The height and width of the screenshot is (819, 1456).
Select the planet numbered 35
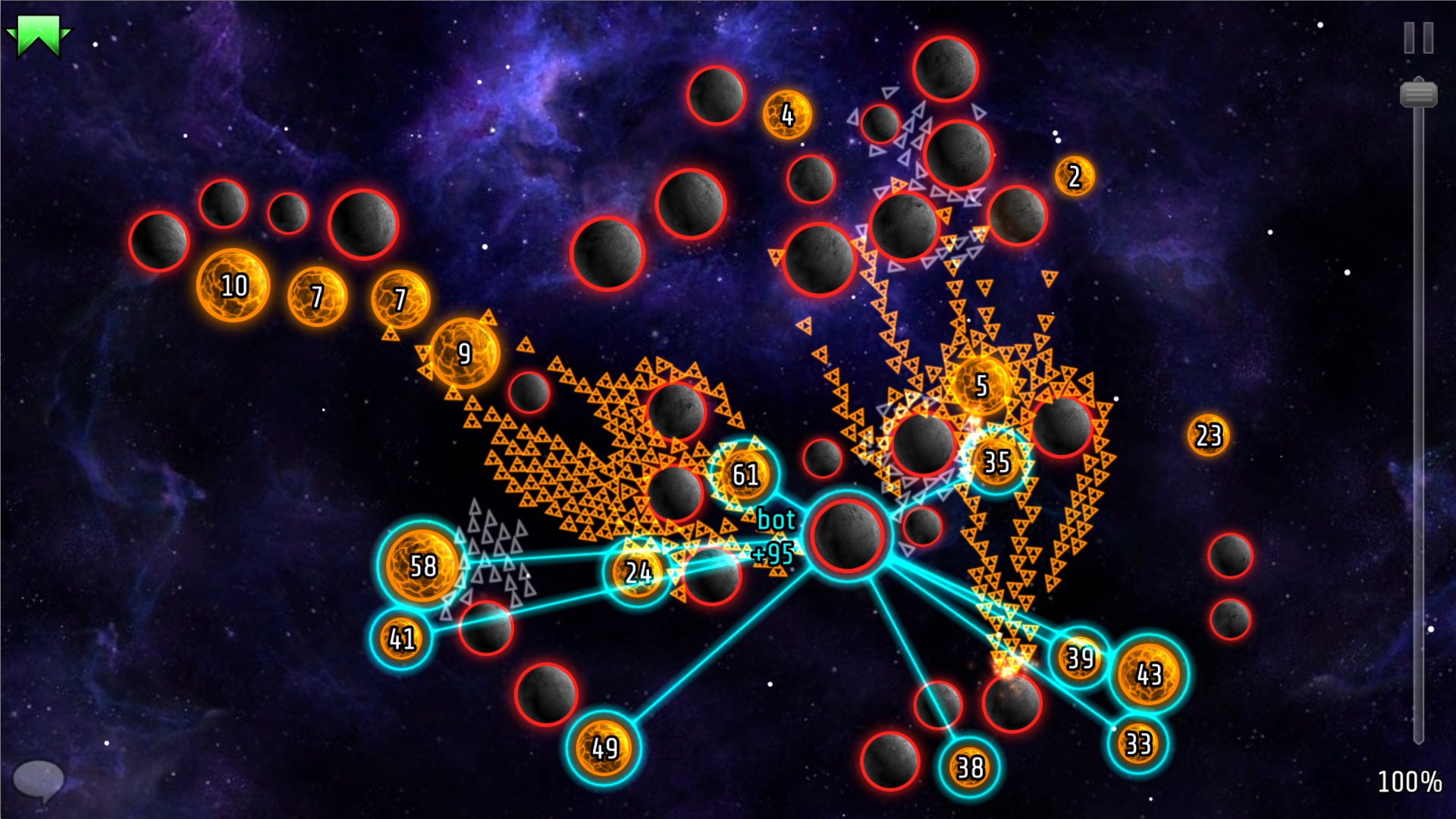tap(996, 461)
